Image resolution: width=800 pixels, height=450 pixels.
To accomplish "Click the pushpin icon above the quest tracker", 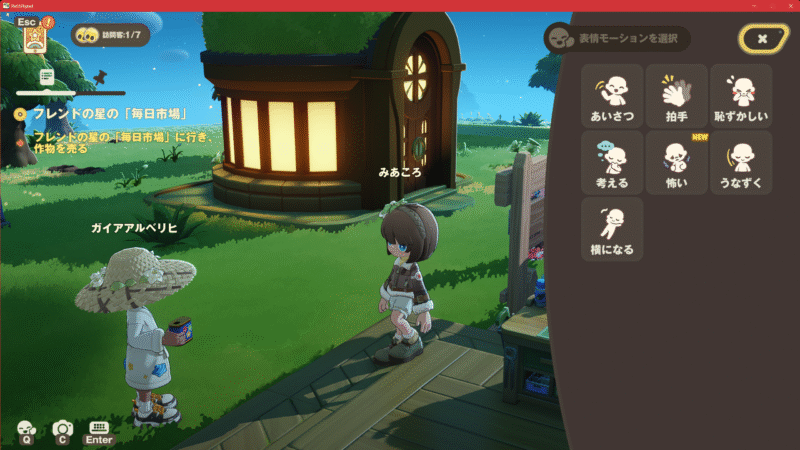I will (x=99, y=75).
